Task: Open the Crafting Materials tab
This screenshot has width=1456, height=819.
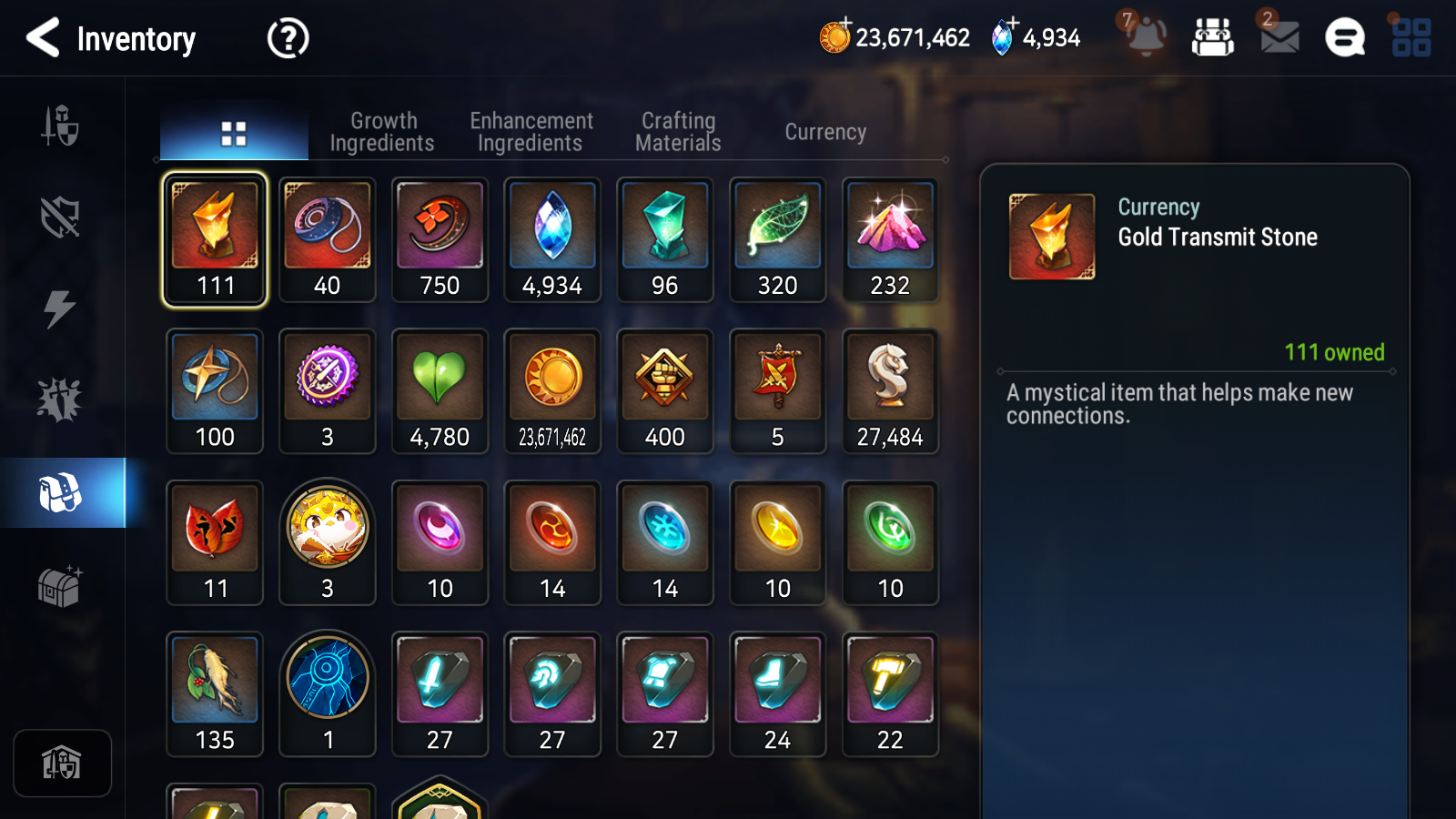Action: (678, 131)
